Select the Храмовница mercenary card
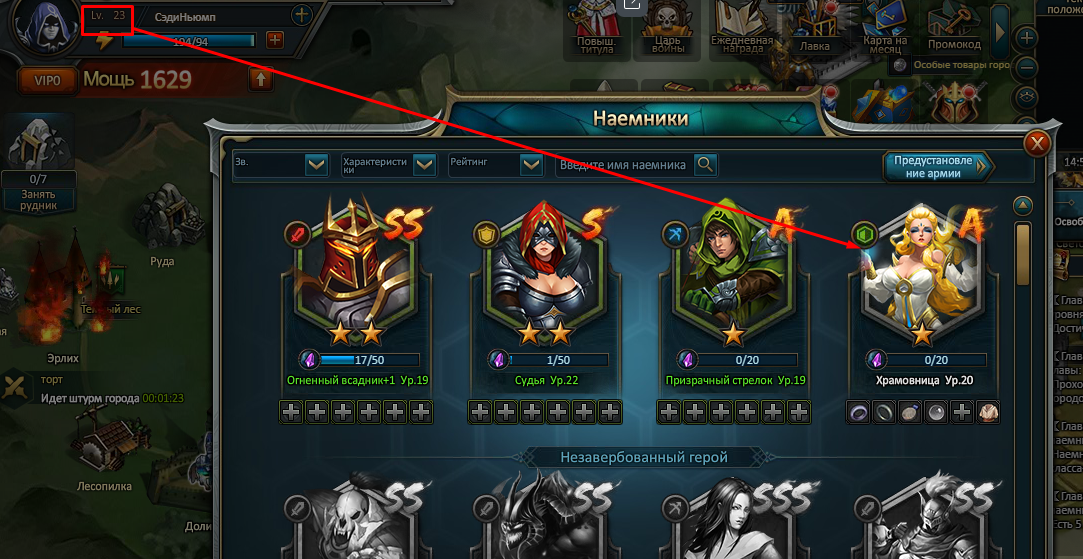1083x559 pixels. click(x=920, y=270)
